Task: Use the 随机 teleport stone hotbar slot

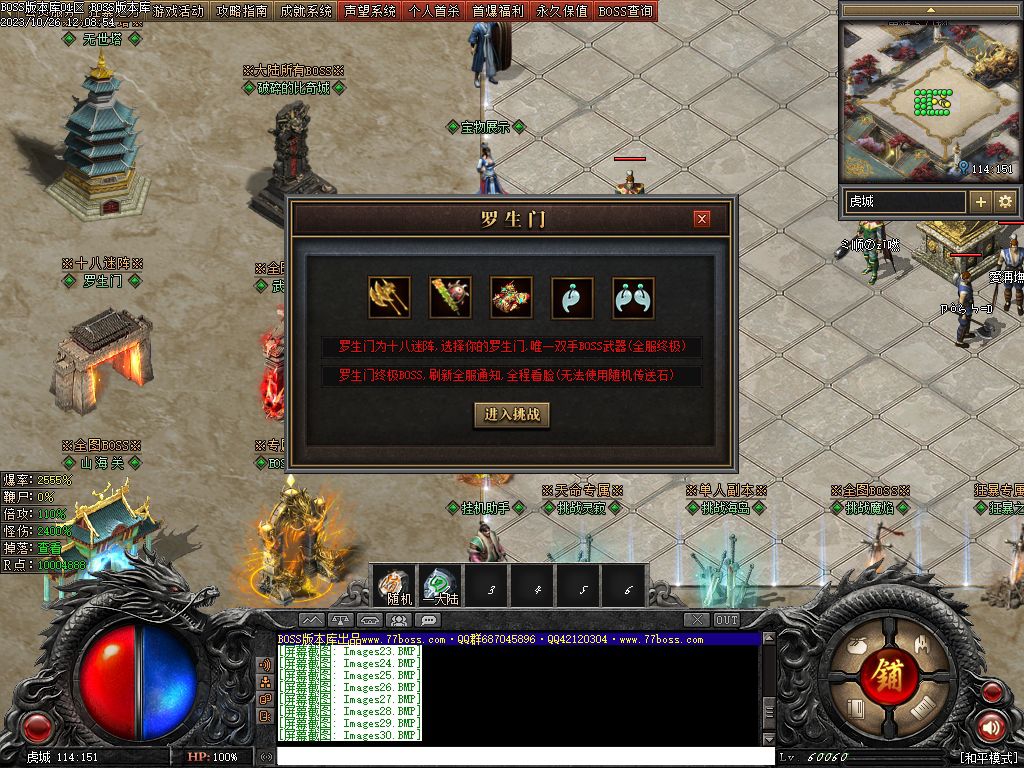Action: click(397, 585)
